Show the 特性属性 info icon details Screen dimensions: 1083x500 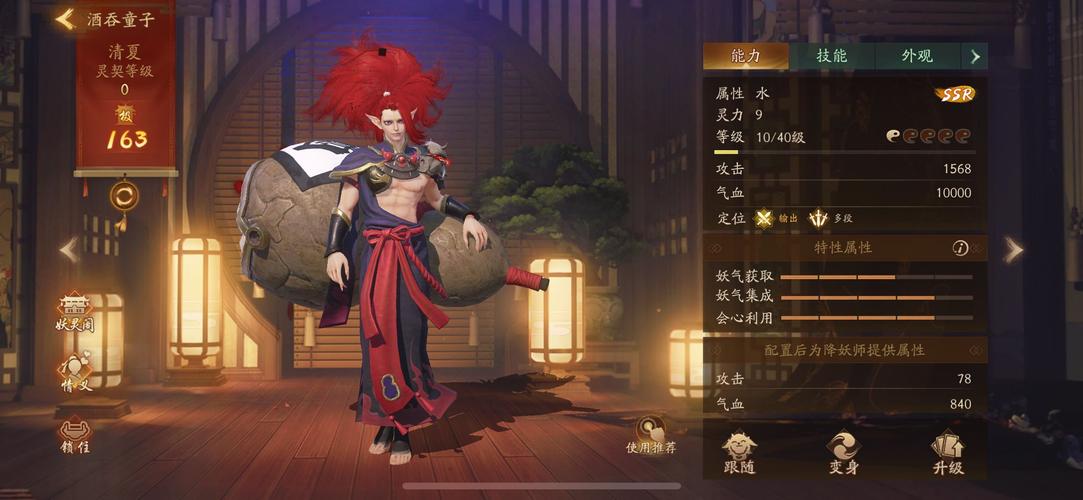[x=960, y=248]
